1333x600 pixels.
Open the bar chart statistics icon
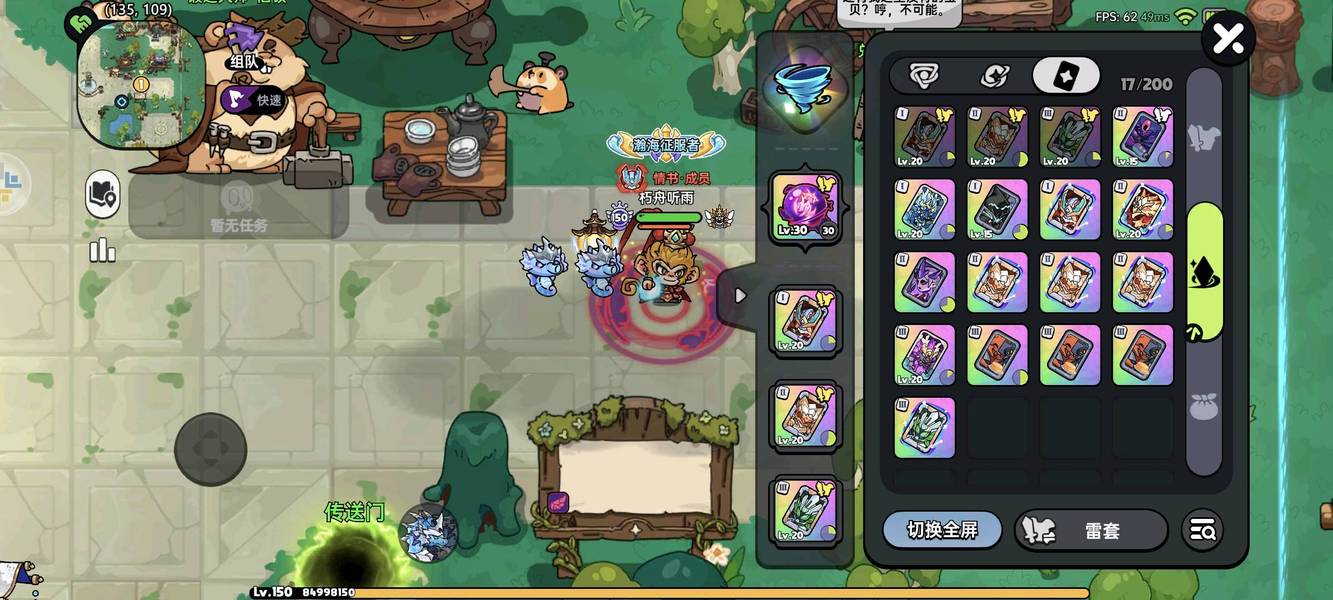(103, 250)
